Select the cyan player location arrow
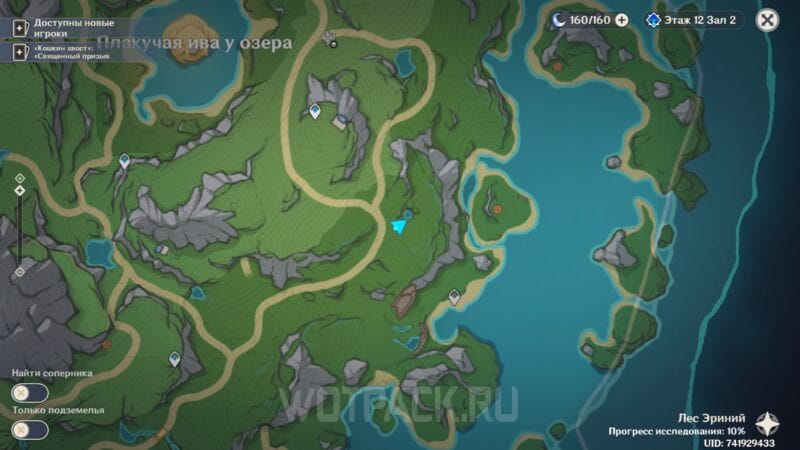 pos(400,227)
